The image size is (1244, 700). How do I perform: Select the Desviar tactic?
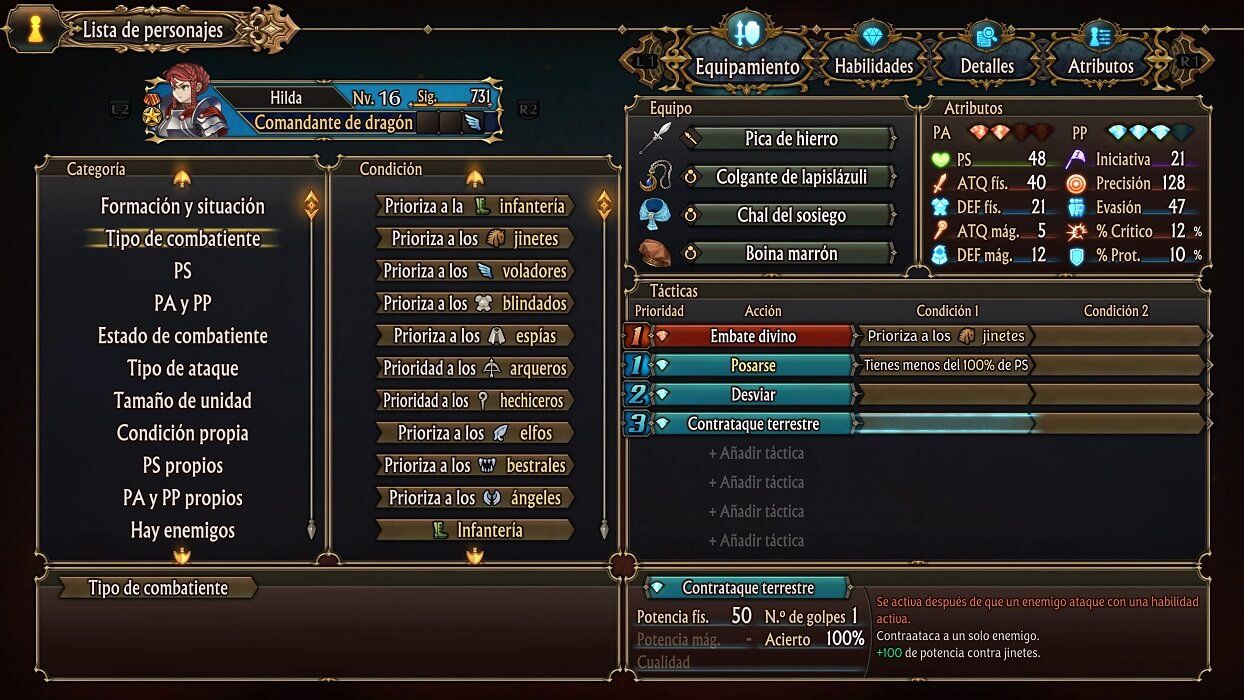tap(753, 394)
